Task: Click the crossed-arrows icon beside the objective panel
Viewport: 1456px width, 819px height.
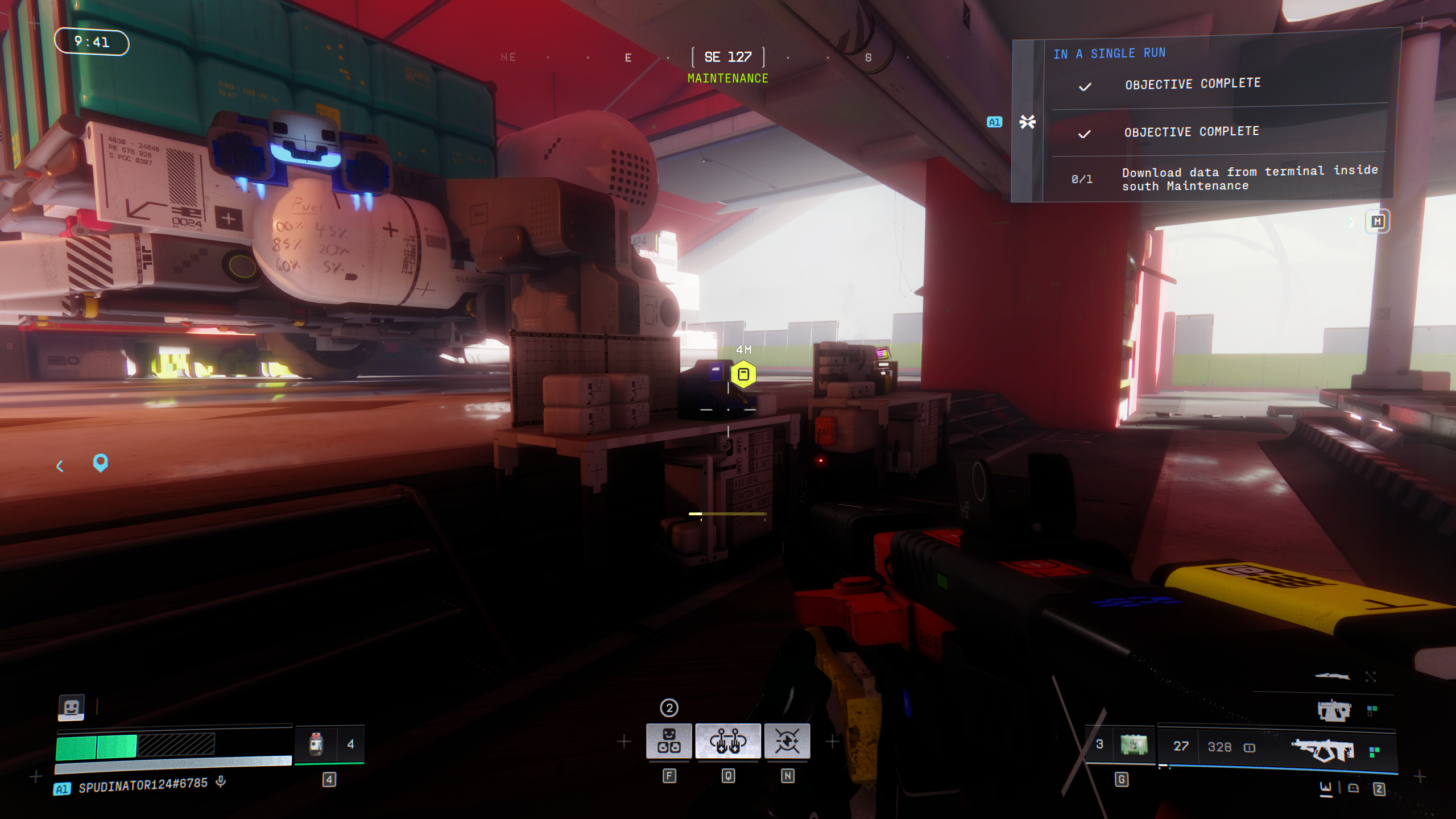Action: click(1027, 121)
